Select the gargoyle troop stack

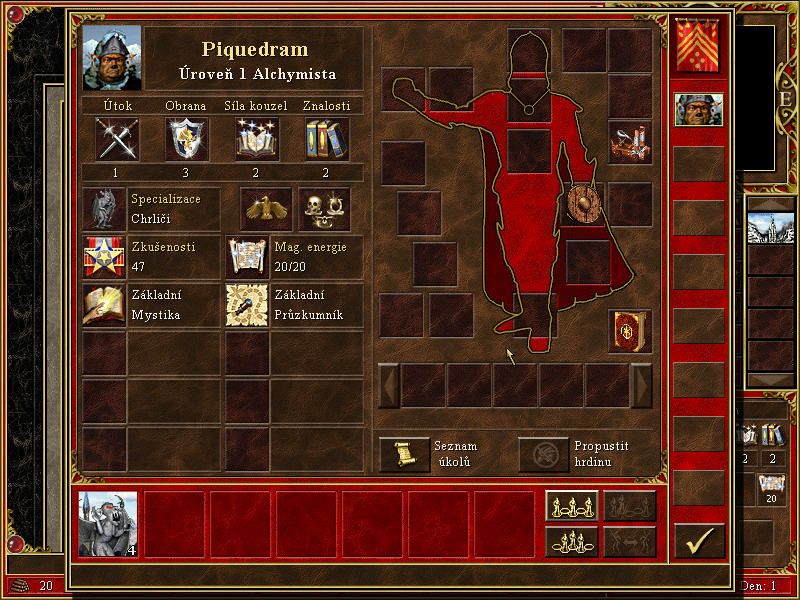108,524
